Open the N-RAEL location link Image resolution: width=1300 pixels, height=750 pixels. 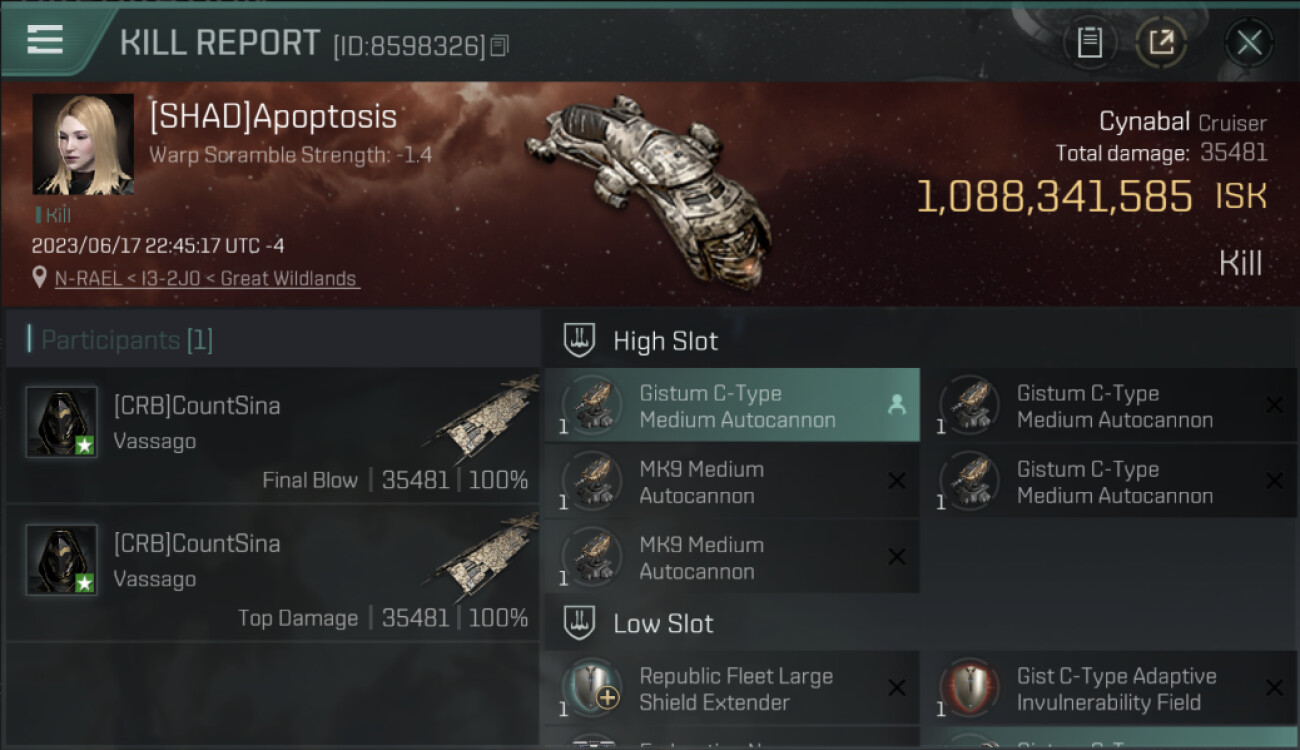207,279
